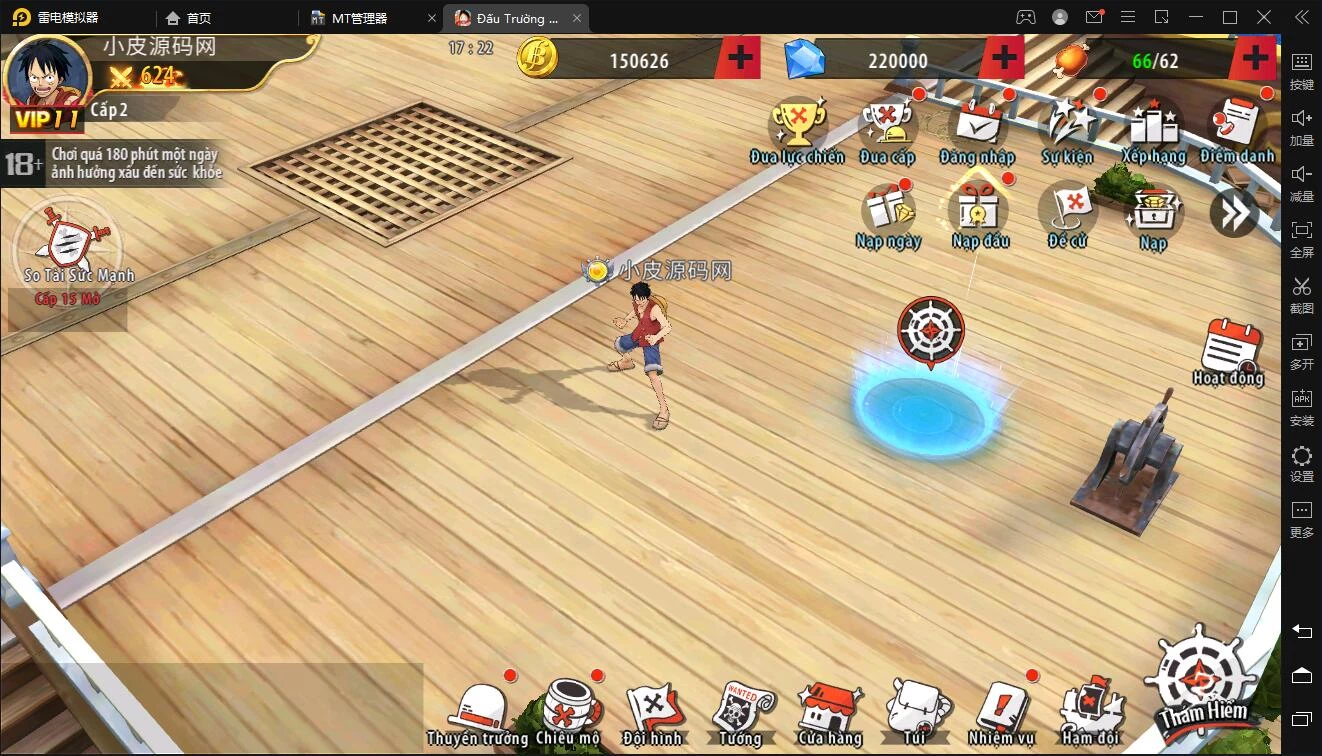Image resolution: width=1322 pixels, height=756 pixels.
Task: Show the Nhiệm vụ quest list
Action: (1001, 713)
